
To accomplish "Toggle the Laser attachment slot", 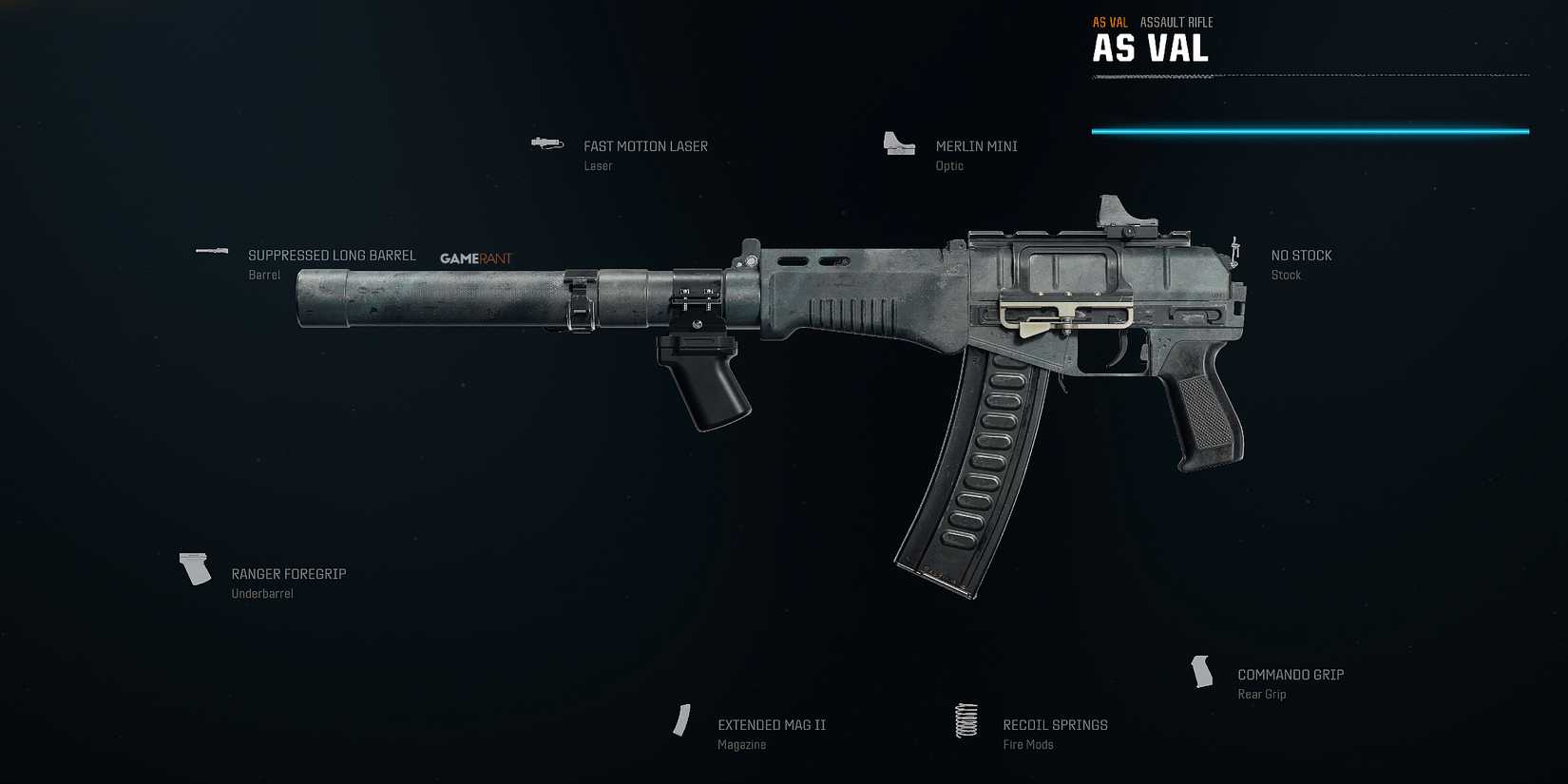I will click(598, 165).
